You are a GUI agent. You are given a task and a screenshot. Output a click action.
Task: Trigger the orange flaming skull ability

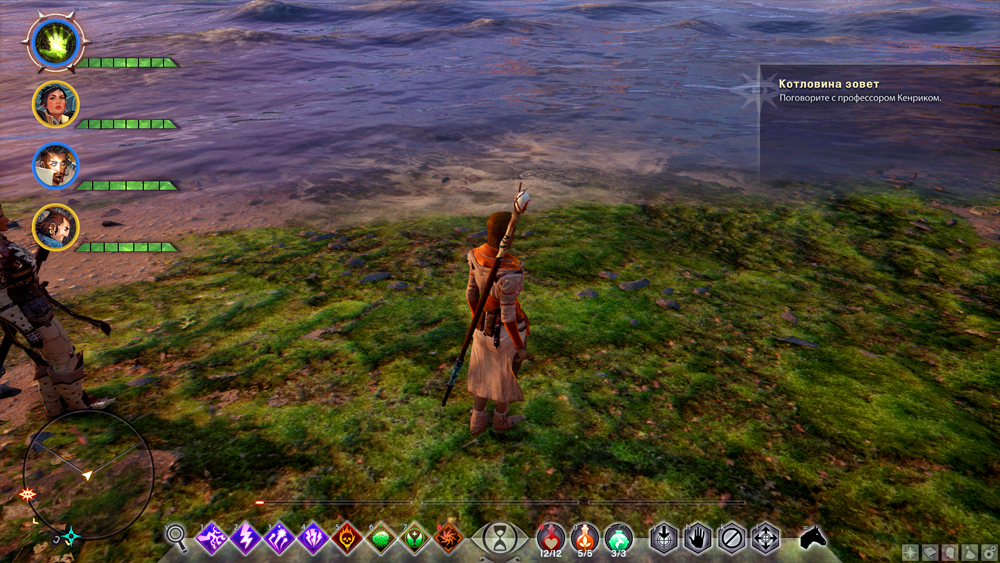[x=347, y=538]
